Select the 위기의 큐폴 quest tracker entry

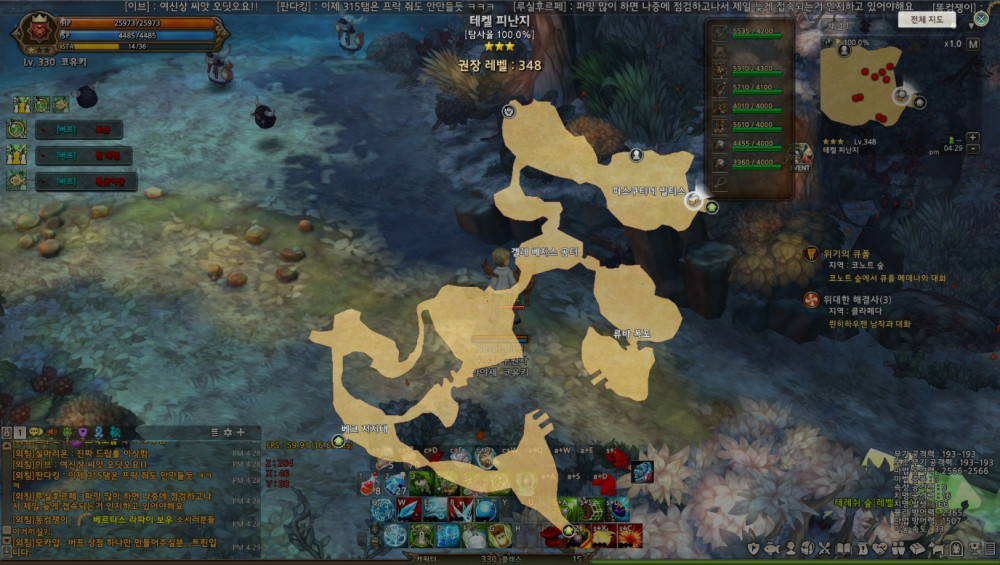coord(846,253)
